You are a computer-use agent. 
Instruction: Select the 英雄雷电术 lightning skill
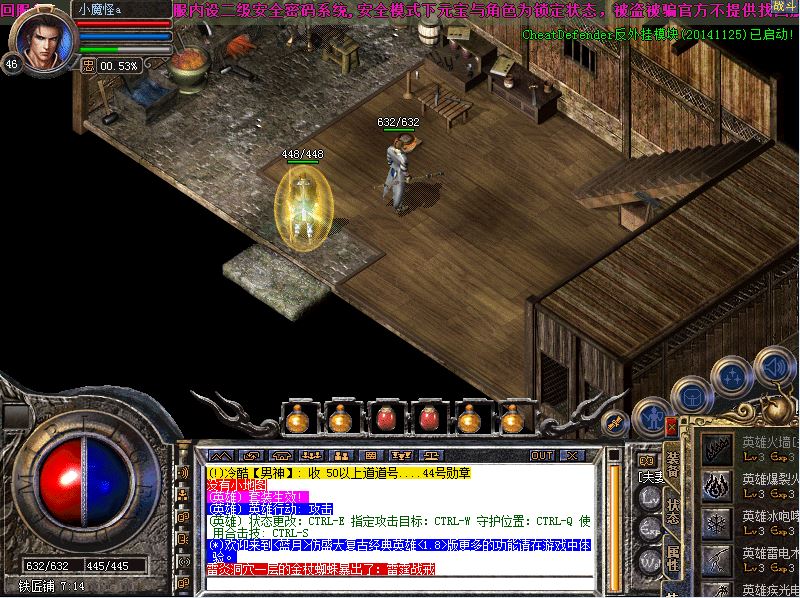pyautogui.click(x=717, y=560)
